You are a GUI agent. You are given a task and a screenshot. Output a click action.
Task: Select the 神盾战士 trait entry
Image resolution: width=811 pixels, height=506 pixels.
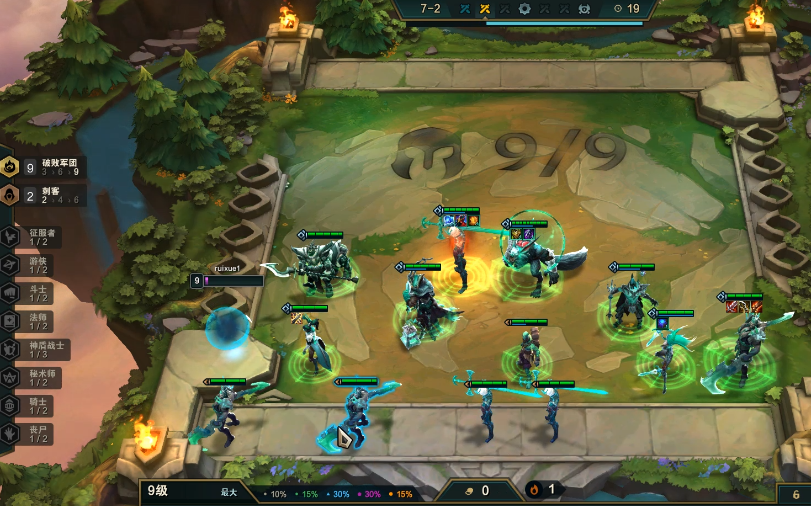point(38,350)
